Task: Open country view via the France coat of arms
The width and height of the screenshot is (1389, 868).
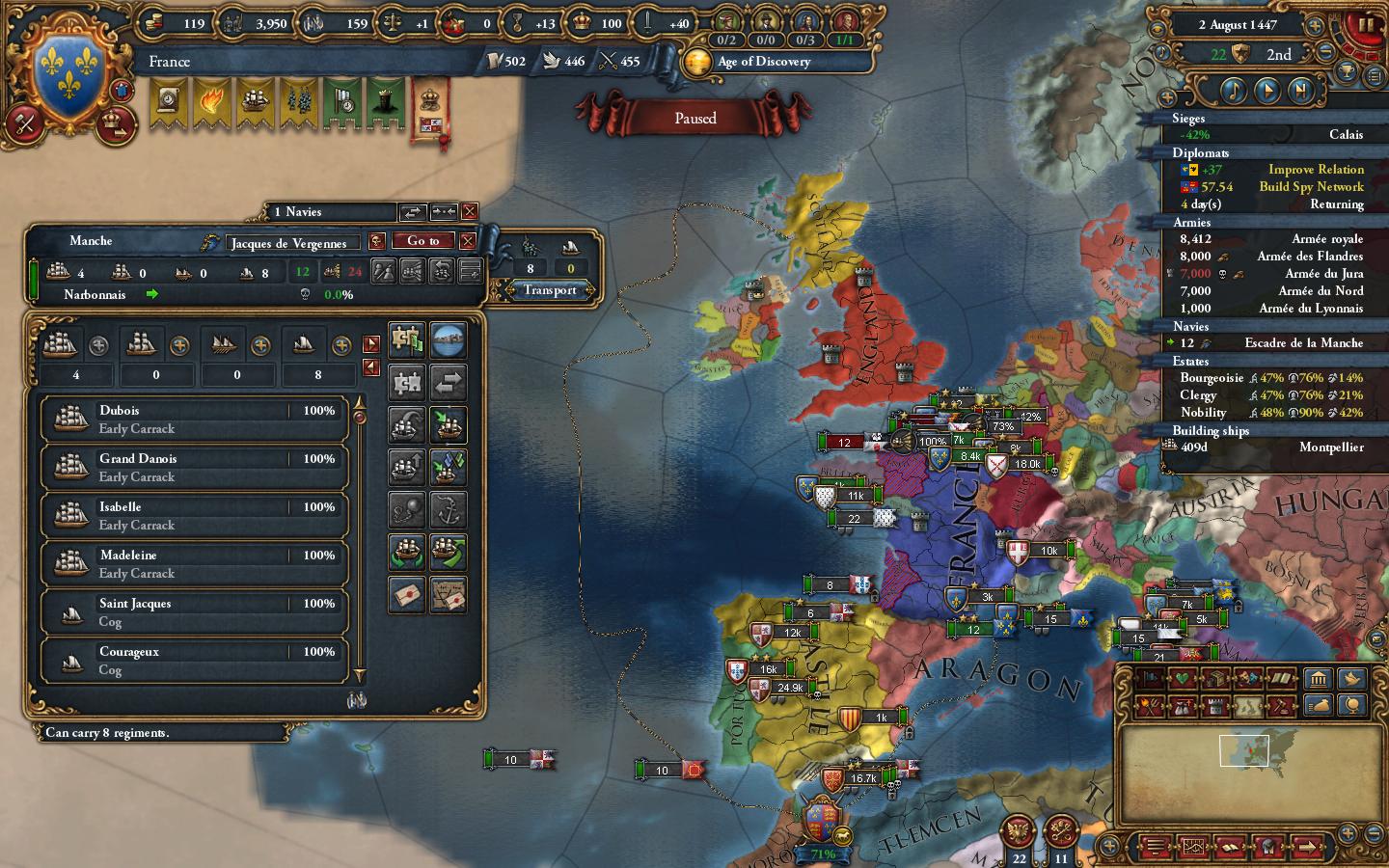Action: point(68,69)
